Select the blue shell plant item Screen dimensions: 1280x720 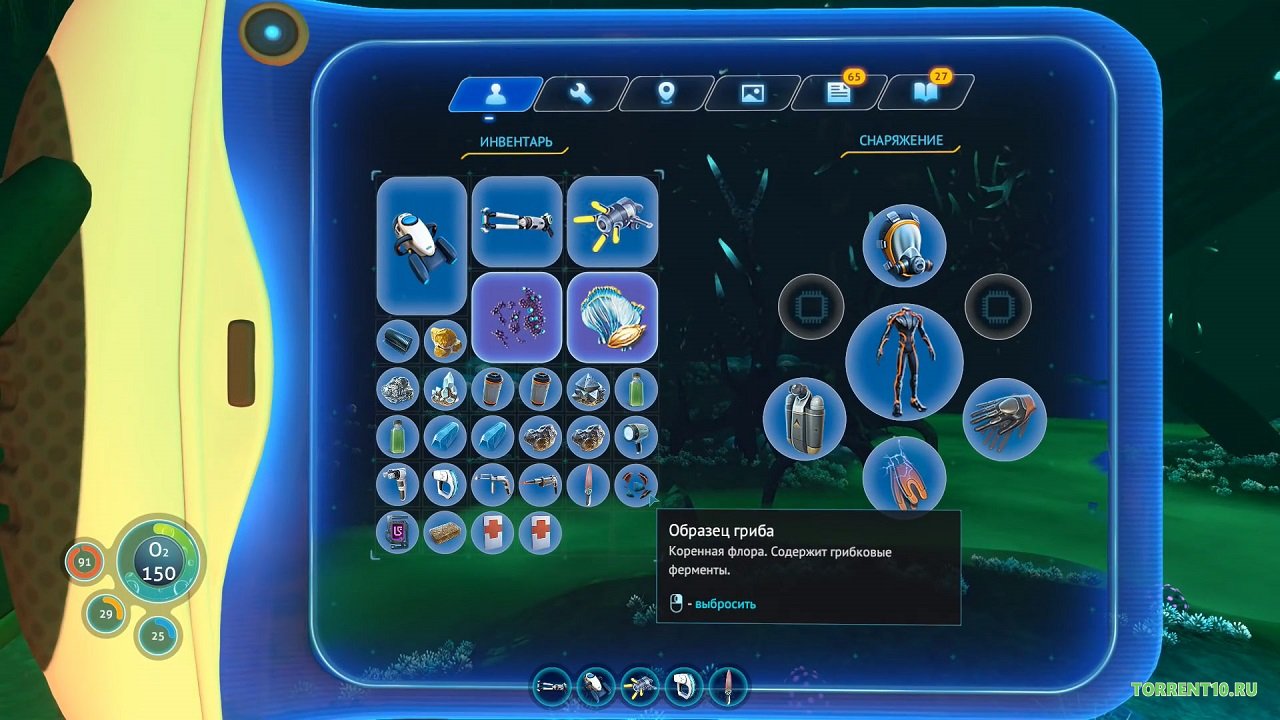[x=612, y=317]
